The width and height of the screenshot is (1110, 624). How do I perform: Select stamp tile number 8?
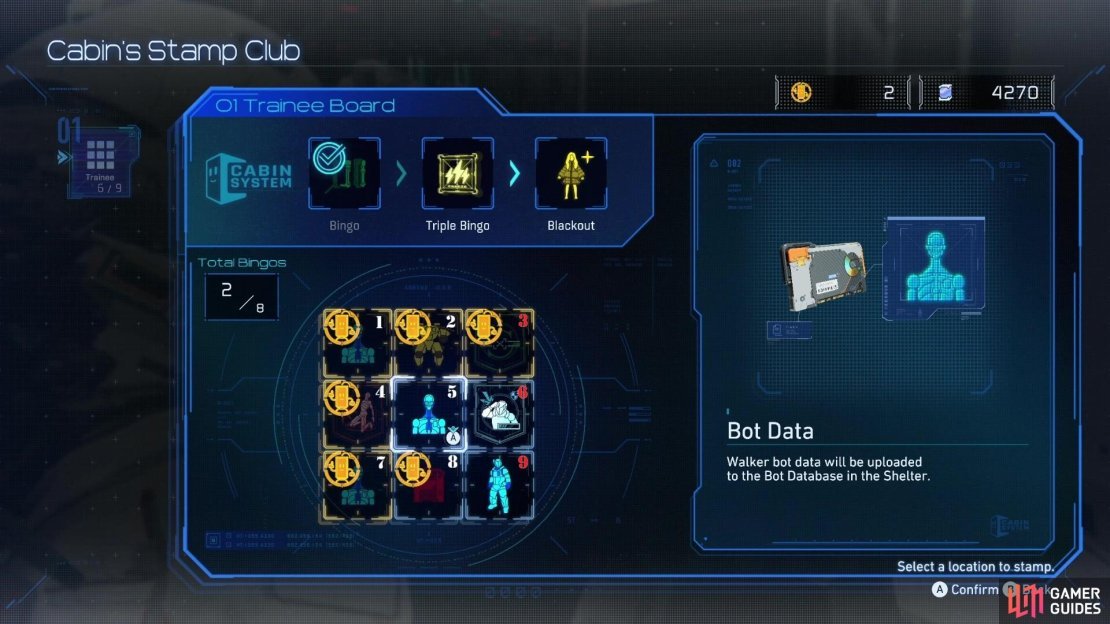[428, 485]
